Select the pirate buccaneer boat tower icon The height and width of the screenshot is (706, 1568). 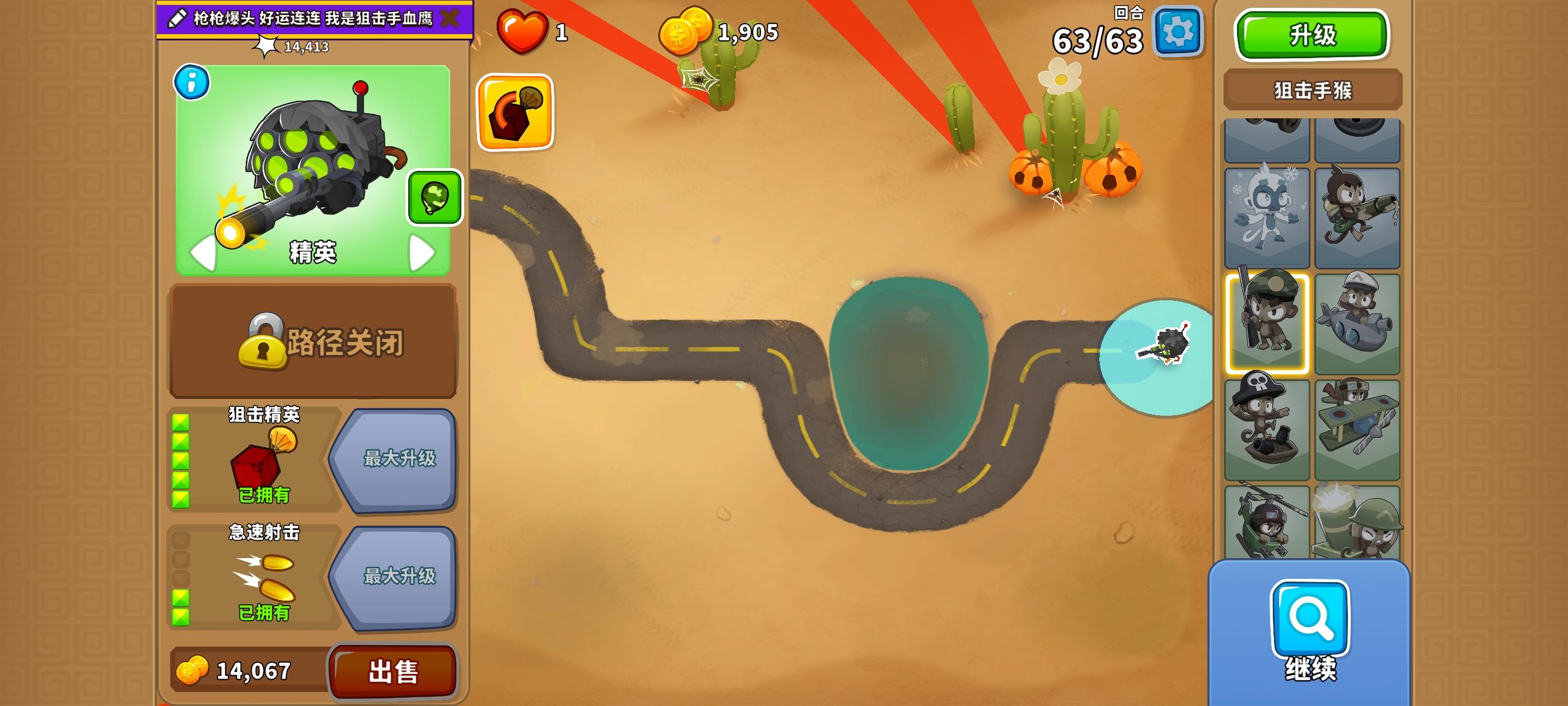[1267, 426]
